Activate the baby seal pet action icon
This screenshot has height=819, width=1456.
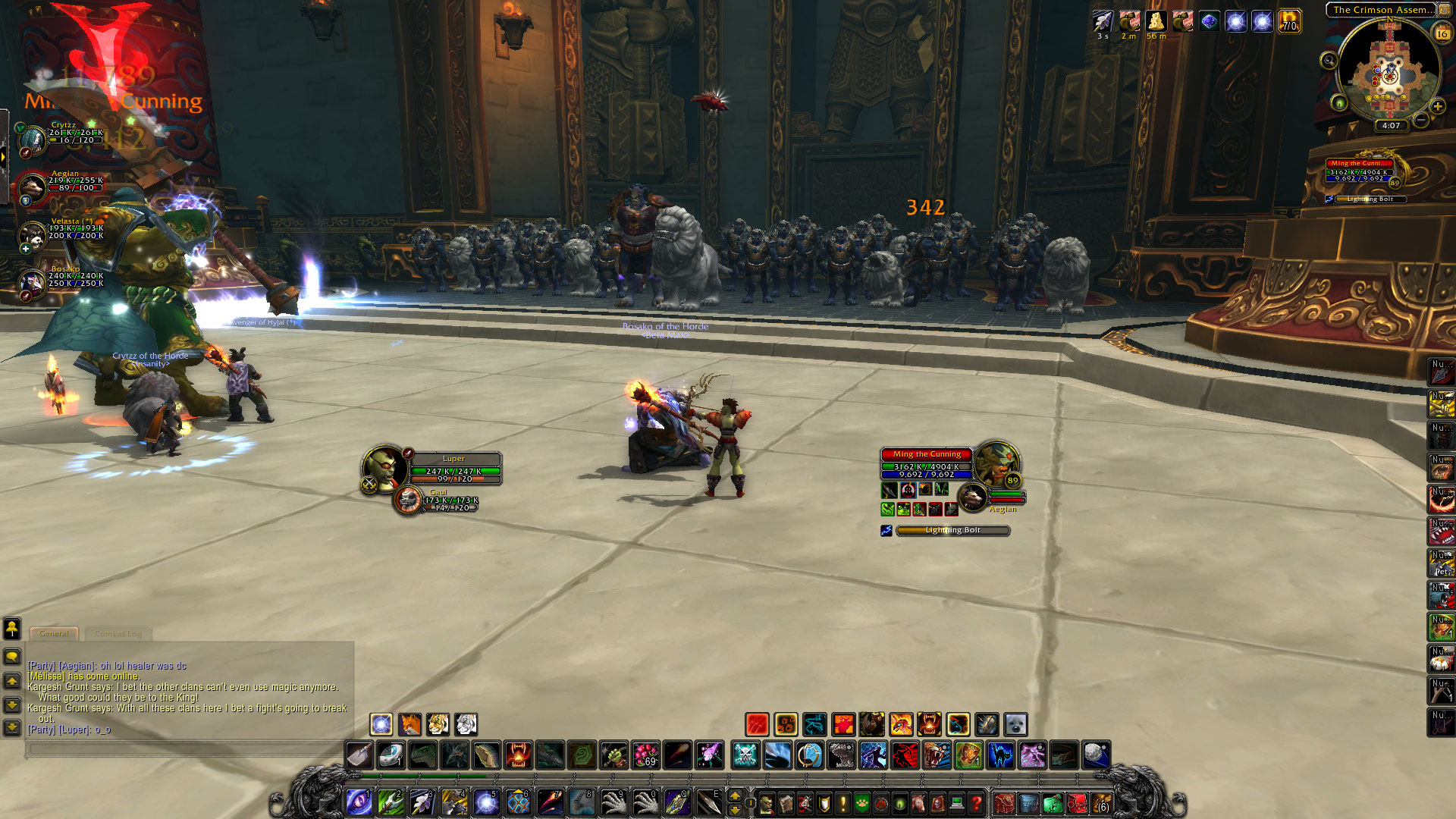[1015, 724]
